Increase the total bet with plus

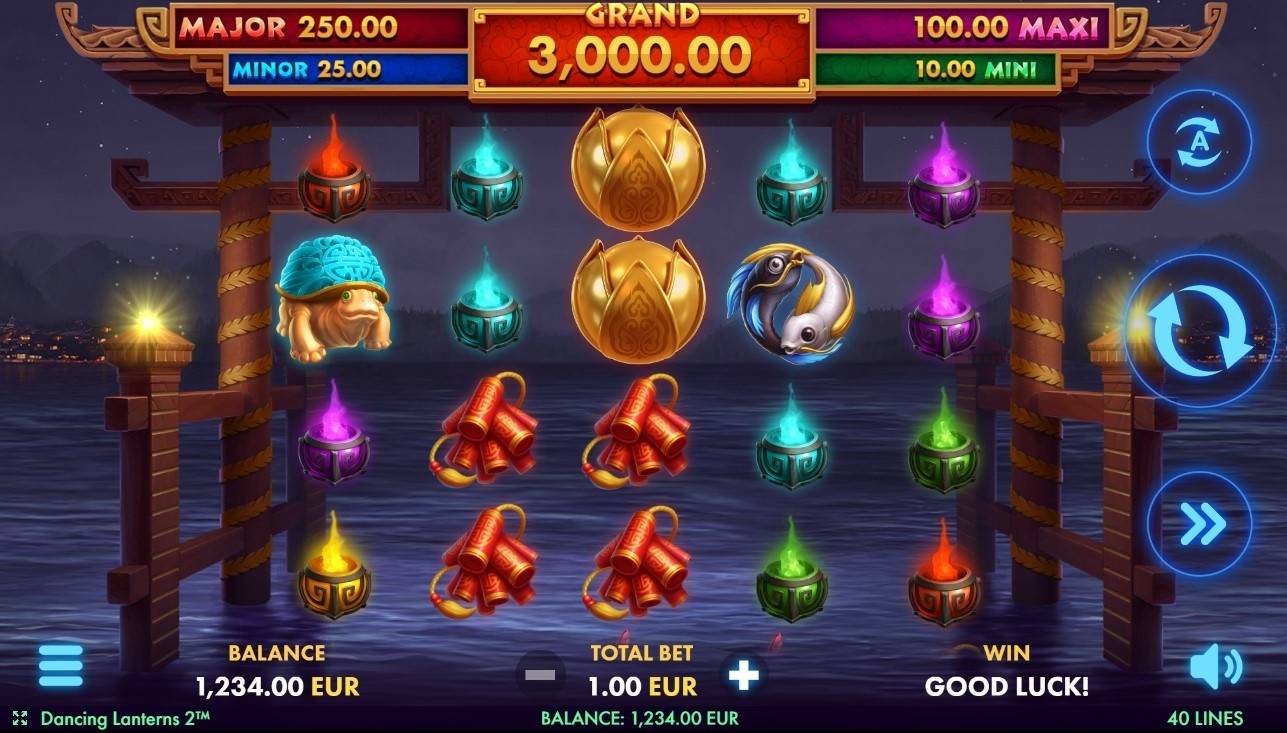coord(743,675)
